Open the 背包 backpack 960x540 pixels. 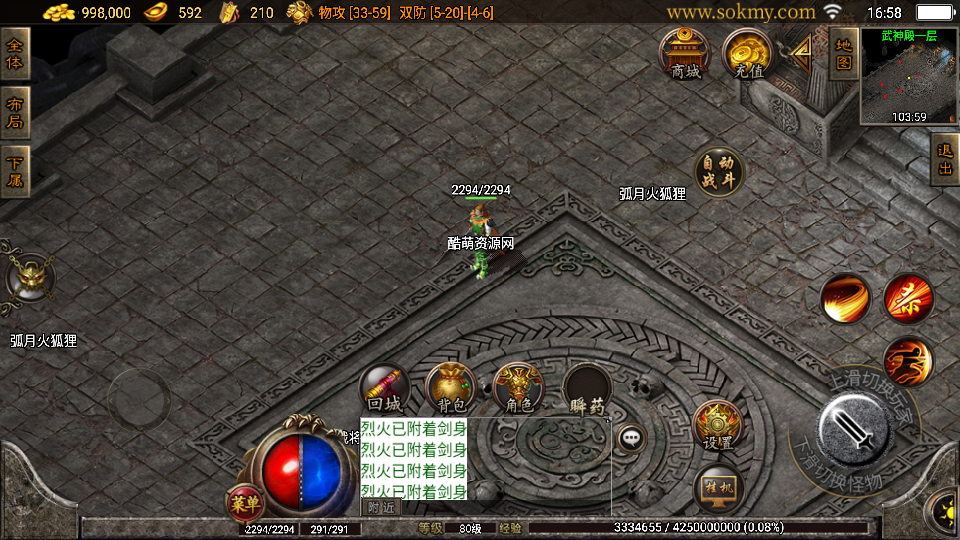(x=450, y=388)
